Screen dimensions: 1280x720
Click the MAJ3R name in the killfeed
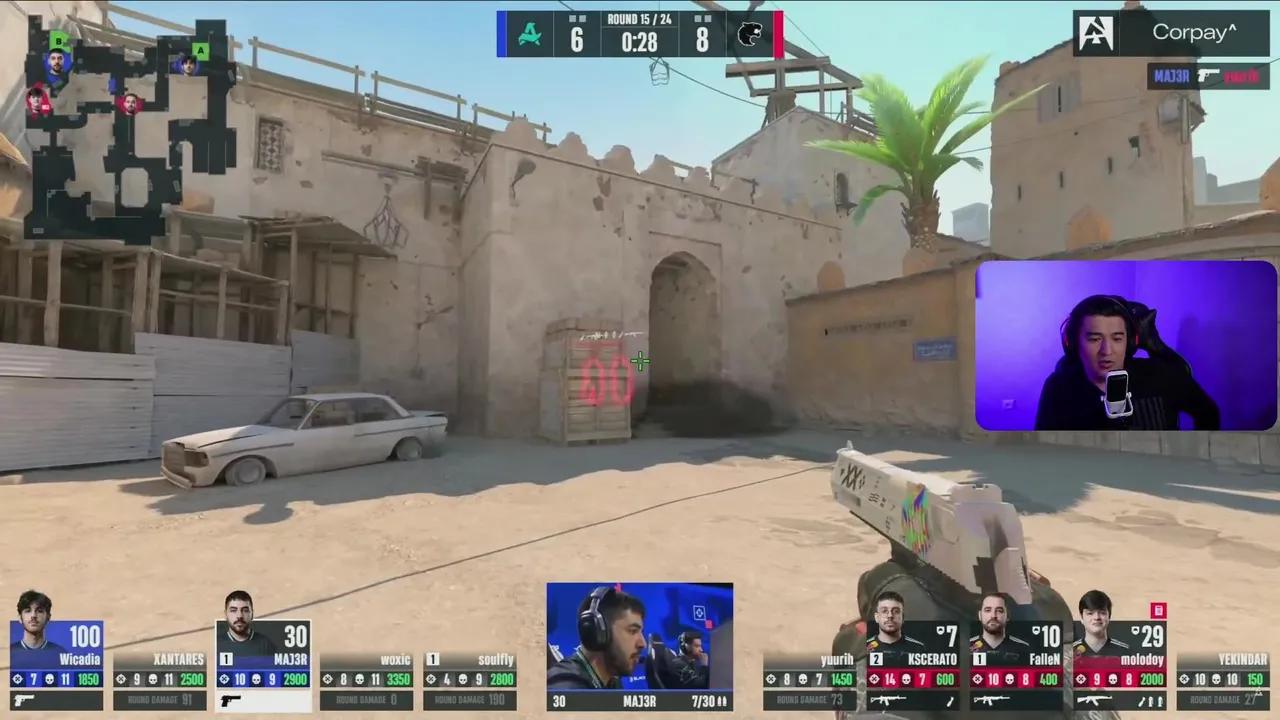[1172, 76]
